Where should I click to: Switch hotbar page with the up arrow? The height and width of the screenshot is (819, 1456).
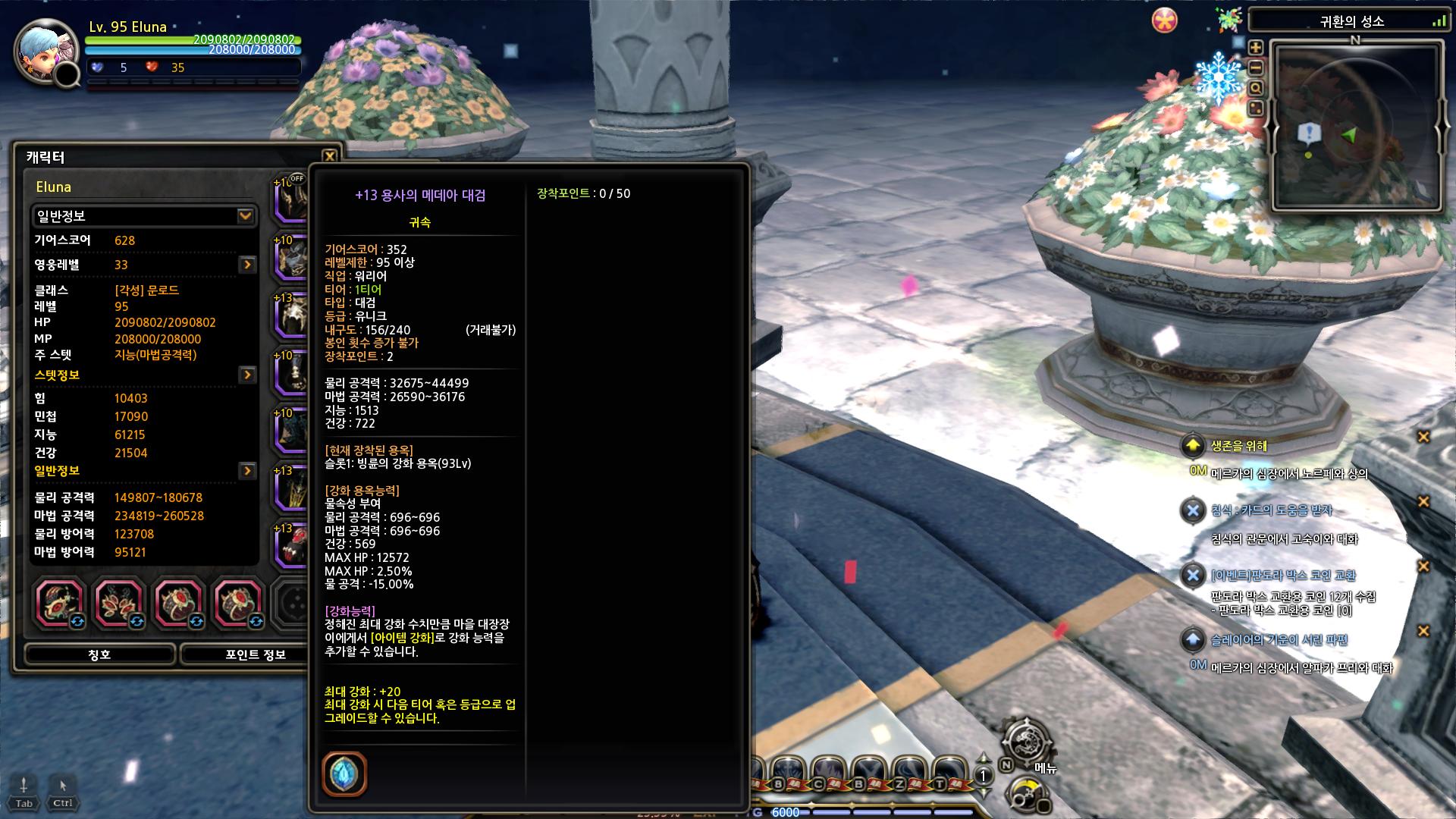(x=984, y=759)
